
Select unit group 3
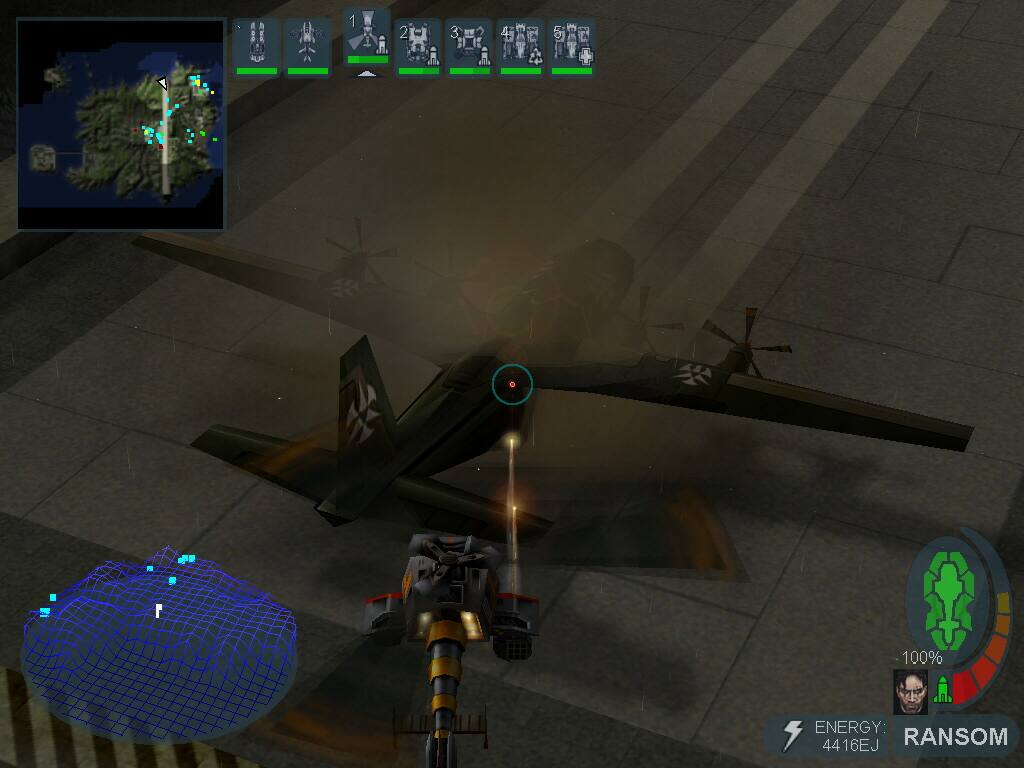coord(469,44)
